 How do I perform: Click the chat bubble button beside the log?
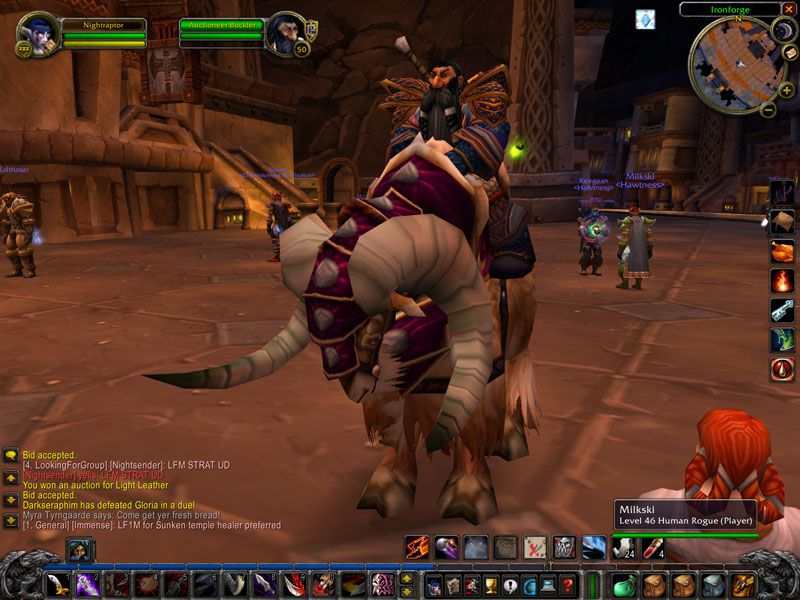(x=10, y=455)
